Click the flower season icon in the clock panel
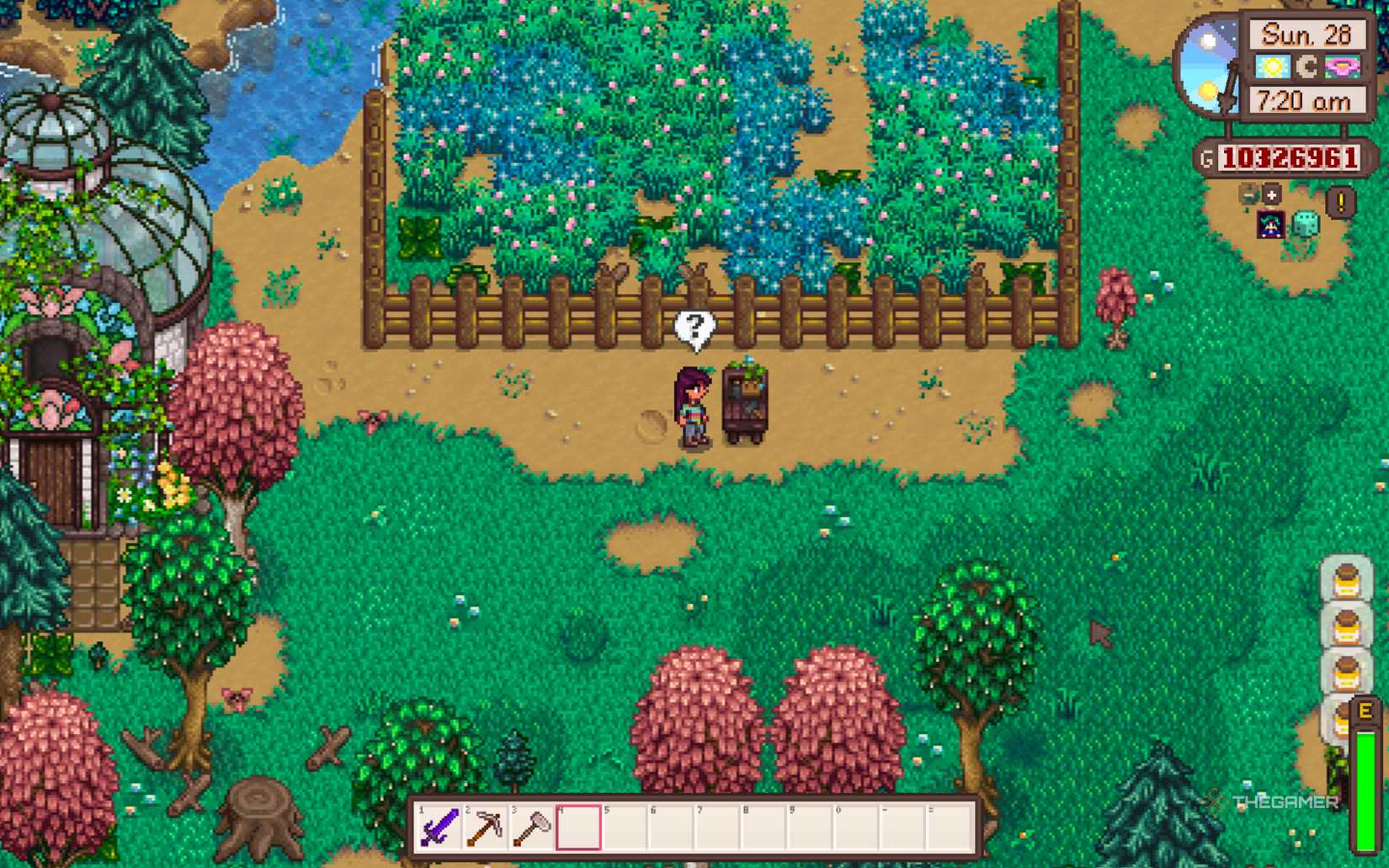The height and width of the screenshot is (868, 1389). tap(1341, 67)
